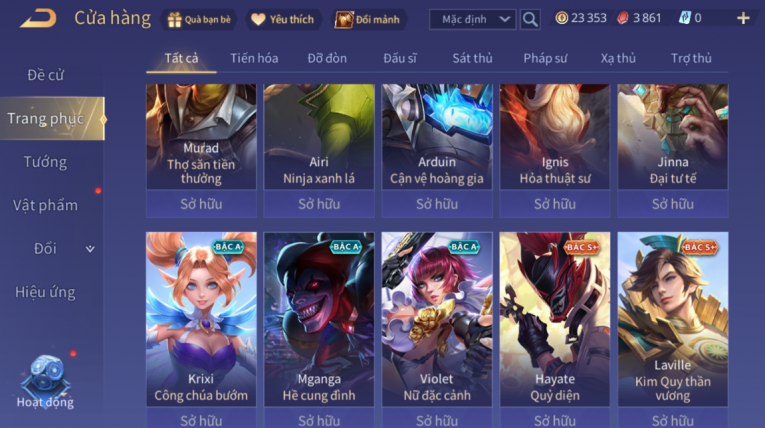Select the Krixi Công chúa bướm skin
Screen dimensions: 765x428
click(x=201, y=320)
